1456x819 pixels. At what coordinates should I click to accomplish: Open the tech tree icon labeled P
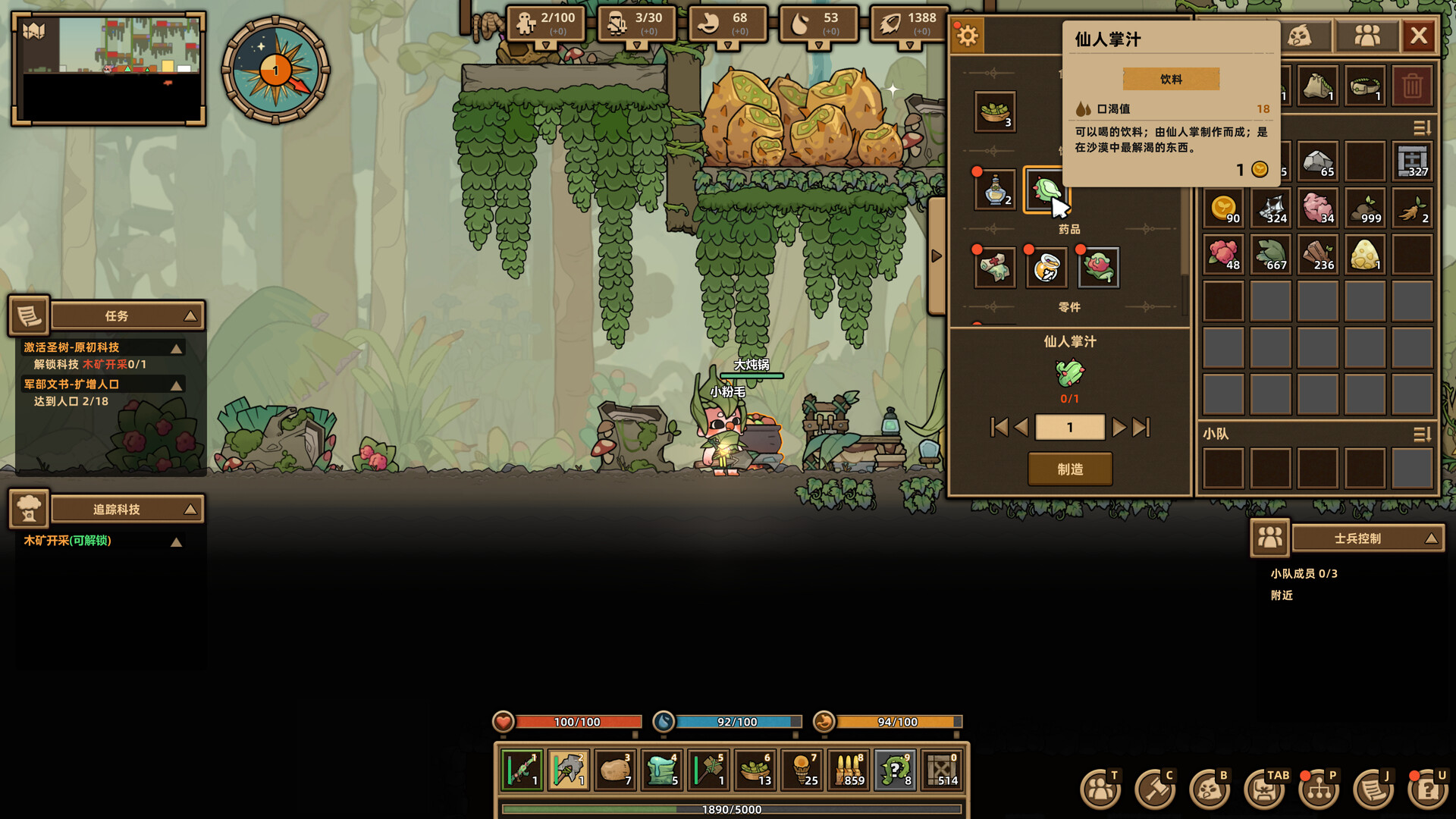[1317, 789]
